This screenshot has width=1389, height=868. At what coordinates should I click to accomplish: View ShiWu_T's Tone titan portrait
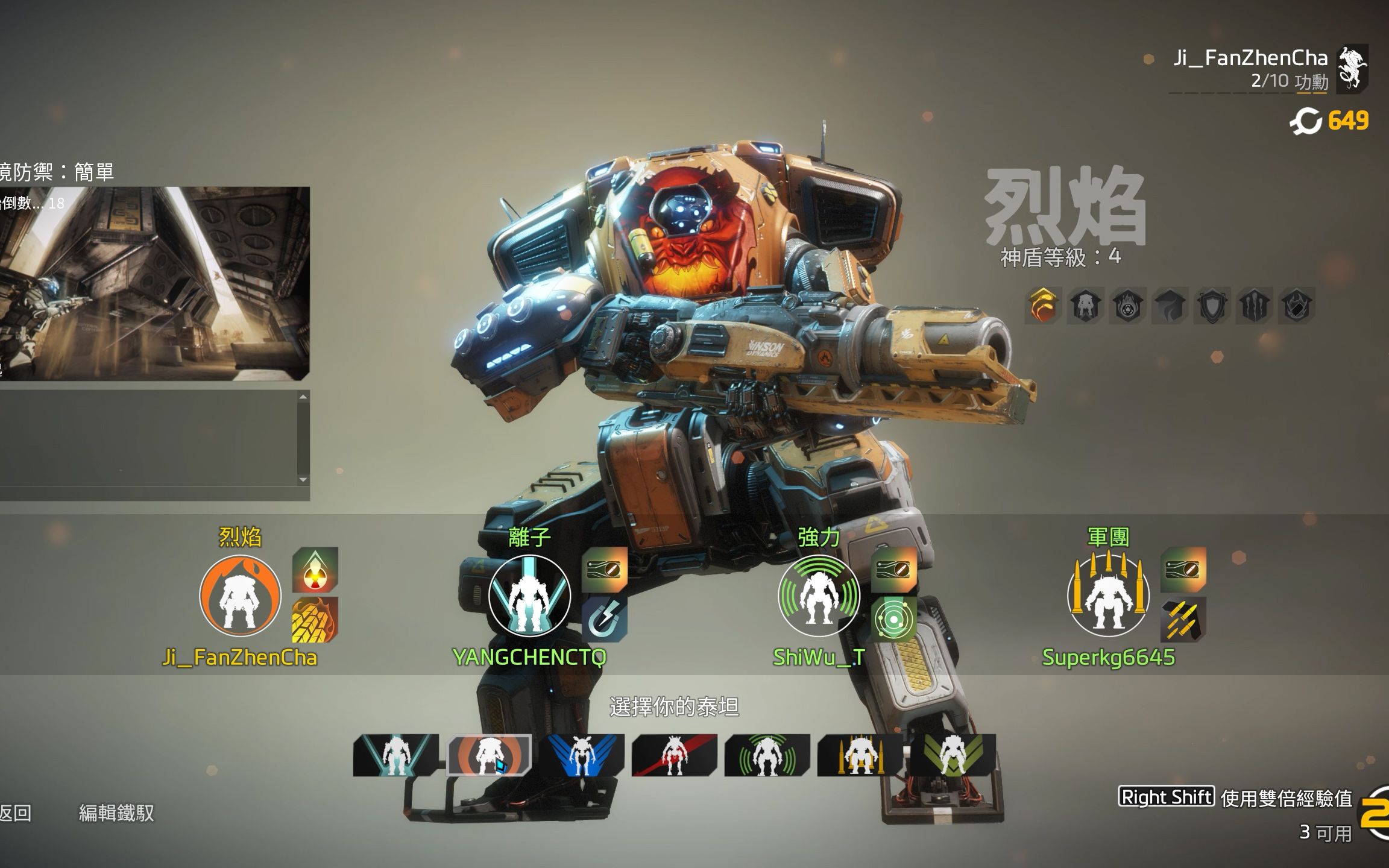coord(819,596)
